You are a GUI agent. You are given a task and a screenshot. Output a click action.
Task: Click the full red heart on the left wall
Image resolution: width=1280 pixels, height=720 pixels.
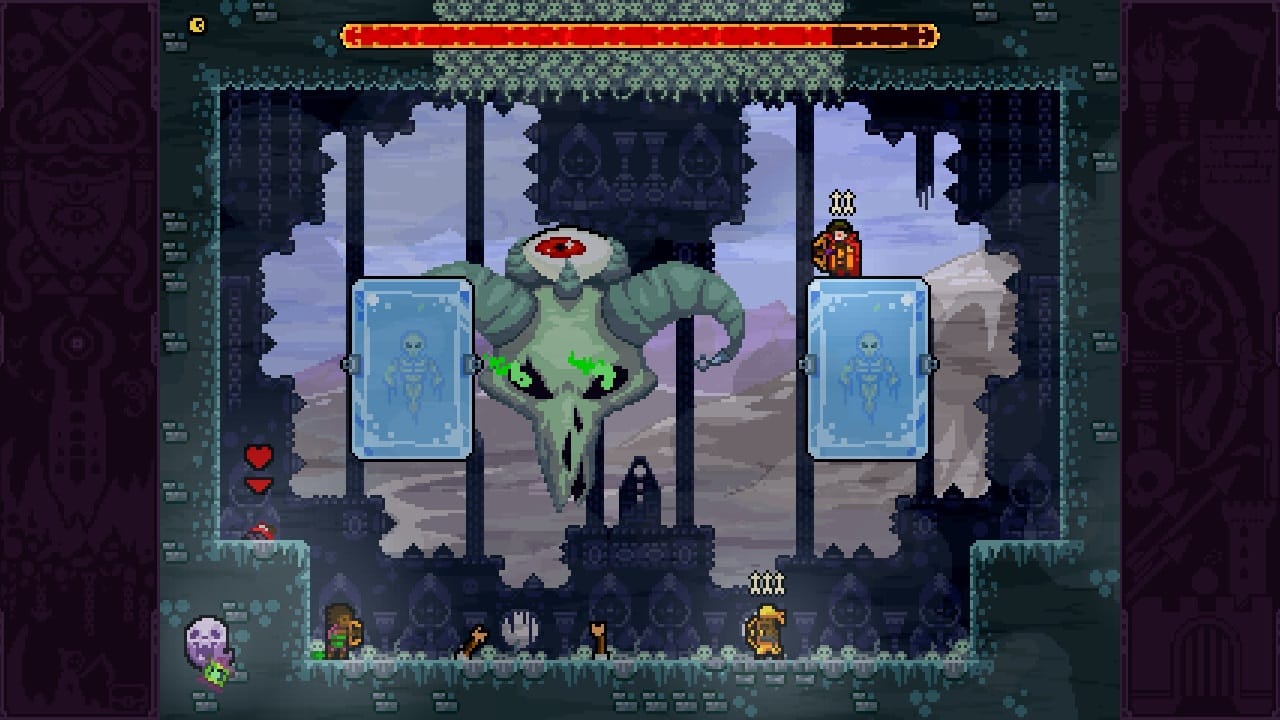(258, 455)
